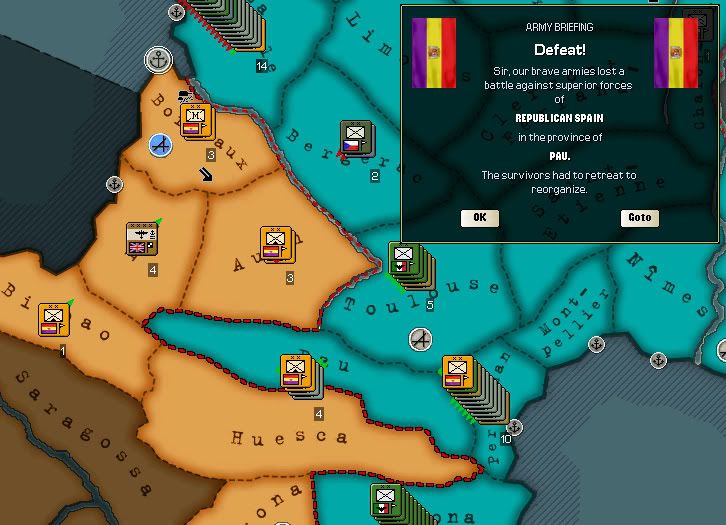Dismiss the defeat briefing with OK

(479, 218)
